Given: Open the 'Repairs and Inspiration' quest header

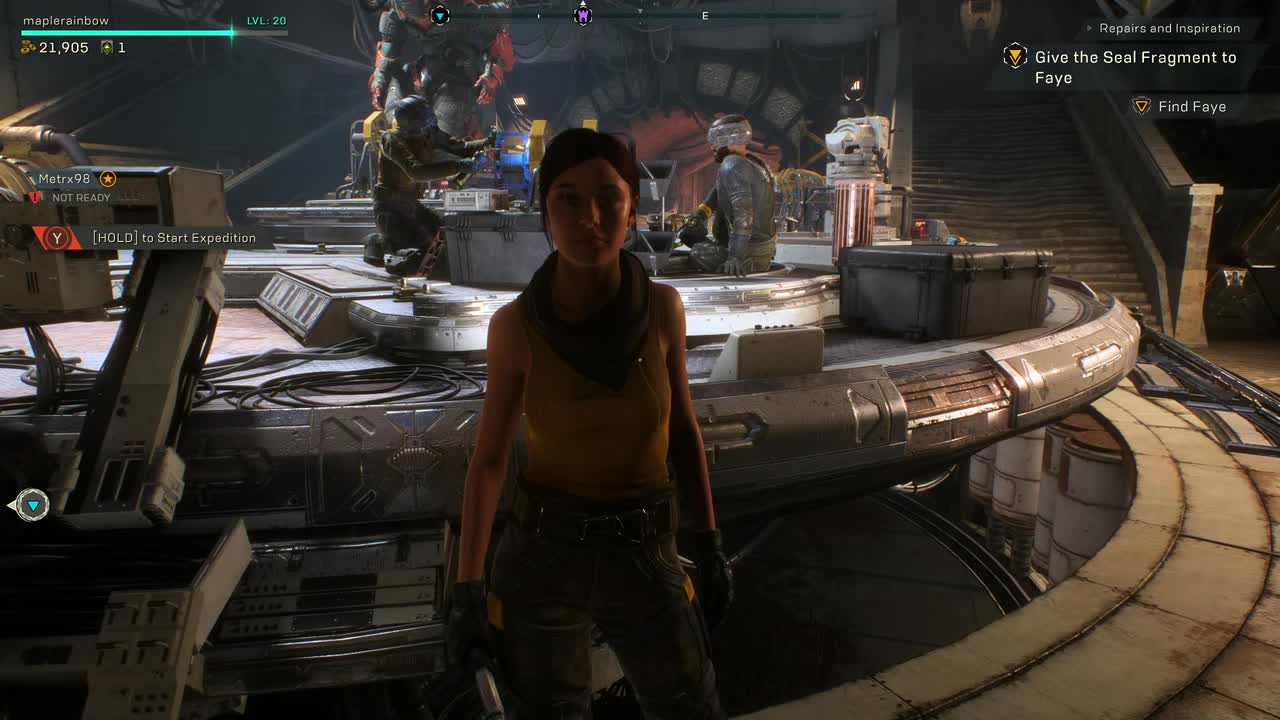Looking at the screenshot, I should coord(1169,28).
